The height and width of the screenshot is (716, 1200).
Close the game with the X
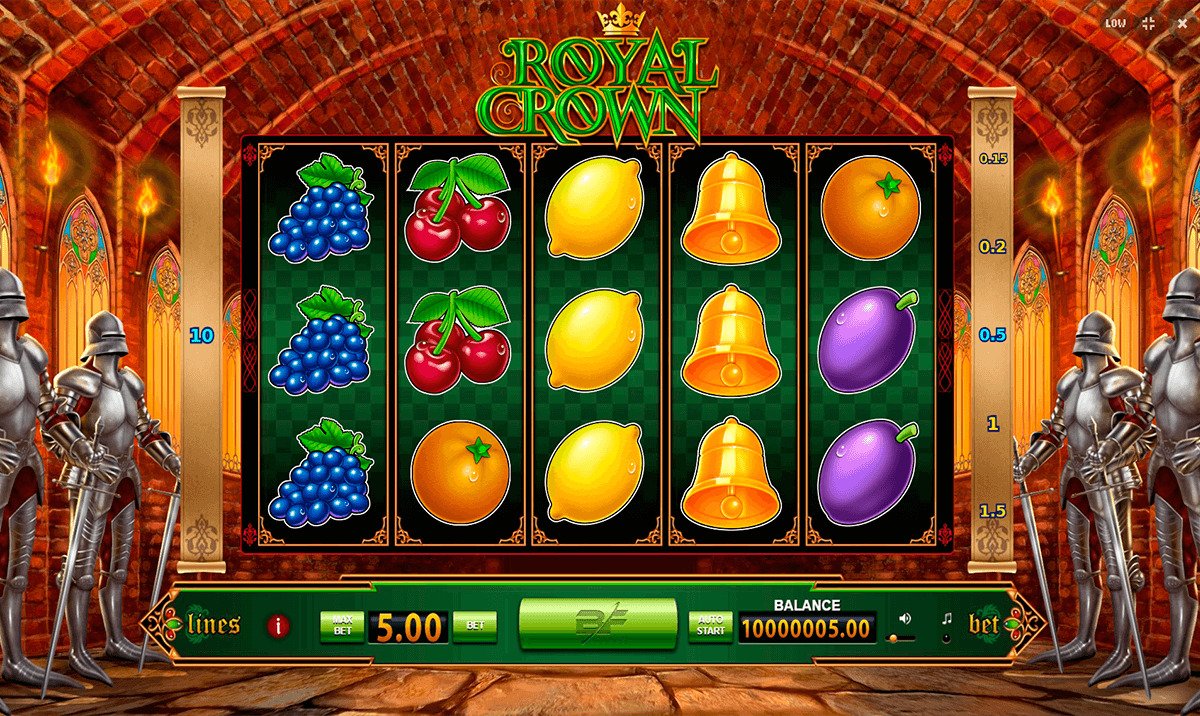[x=1180, y=23]
